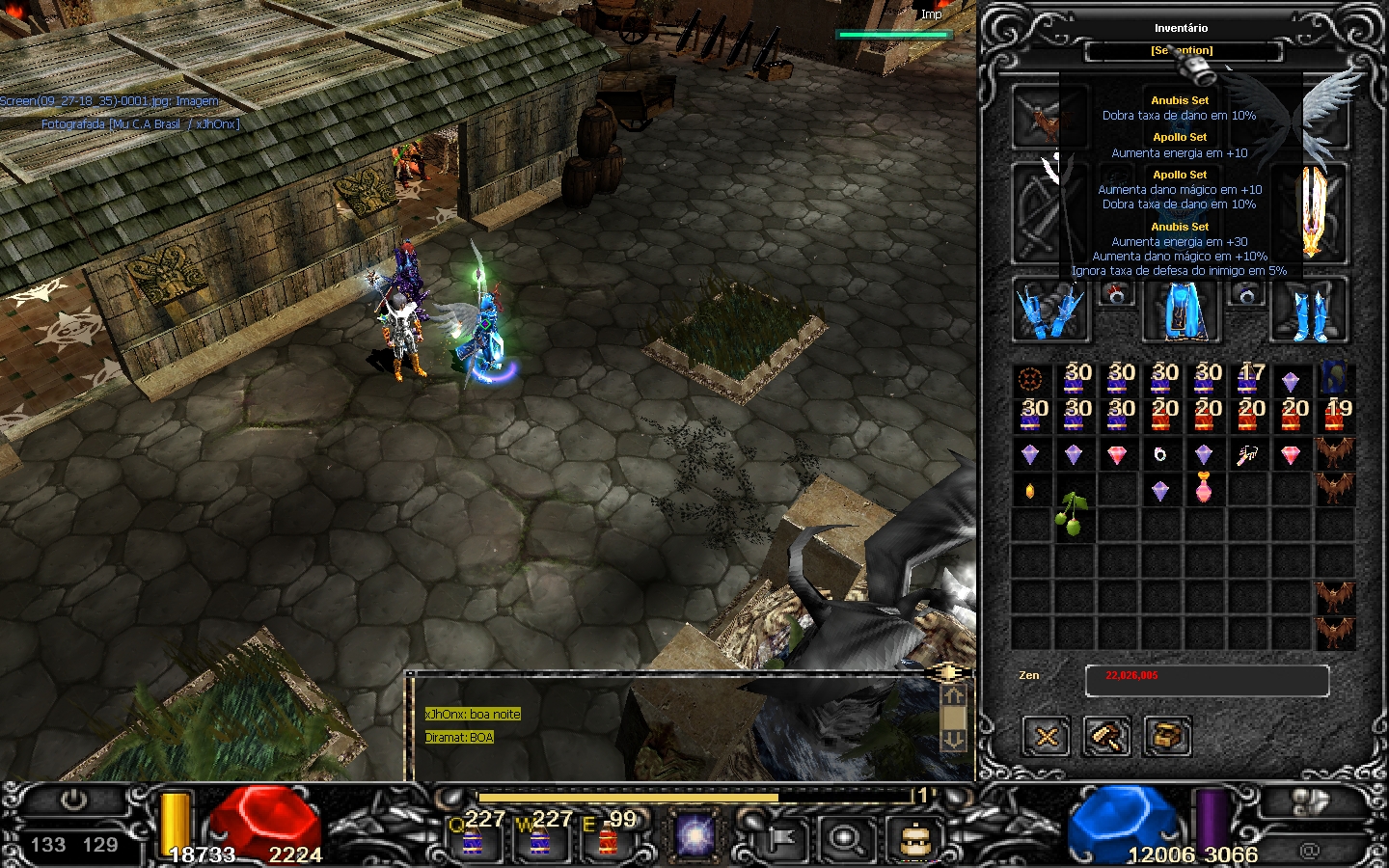Open the treasure chest store button
1389x868 pixels.
coord(1167,738)
